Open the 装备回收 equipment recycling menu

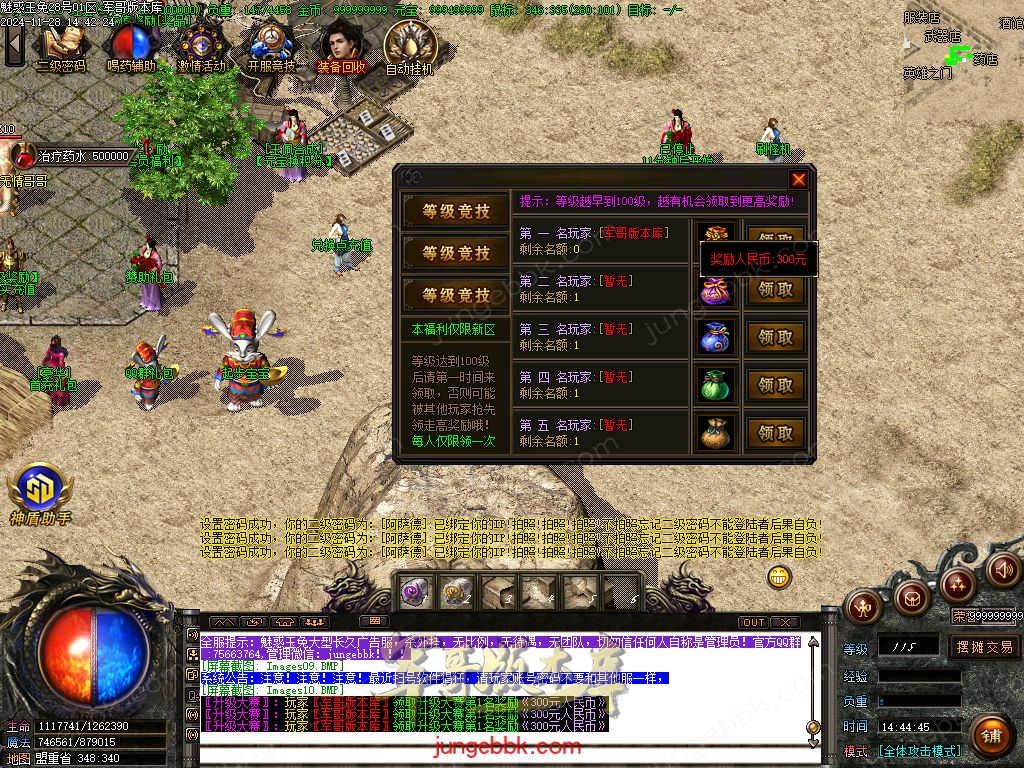(342, 46)
